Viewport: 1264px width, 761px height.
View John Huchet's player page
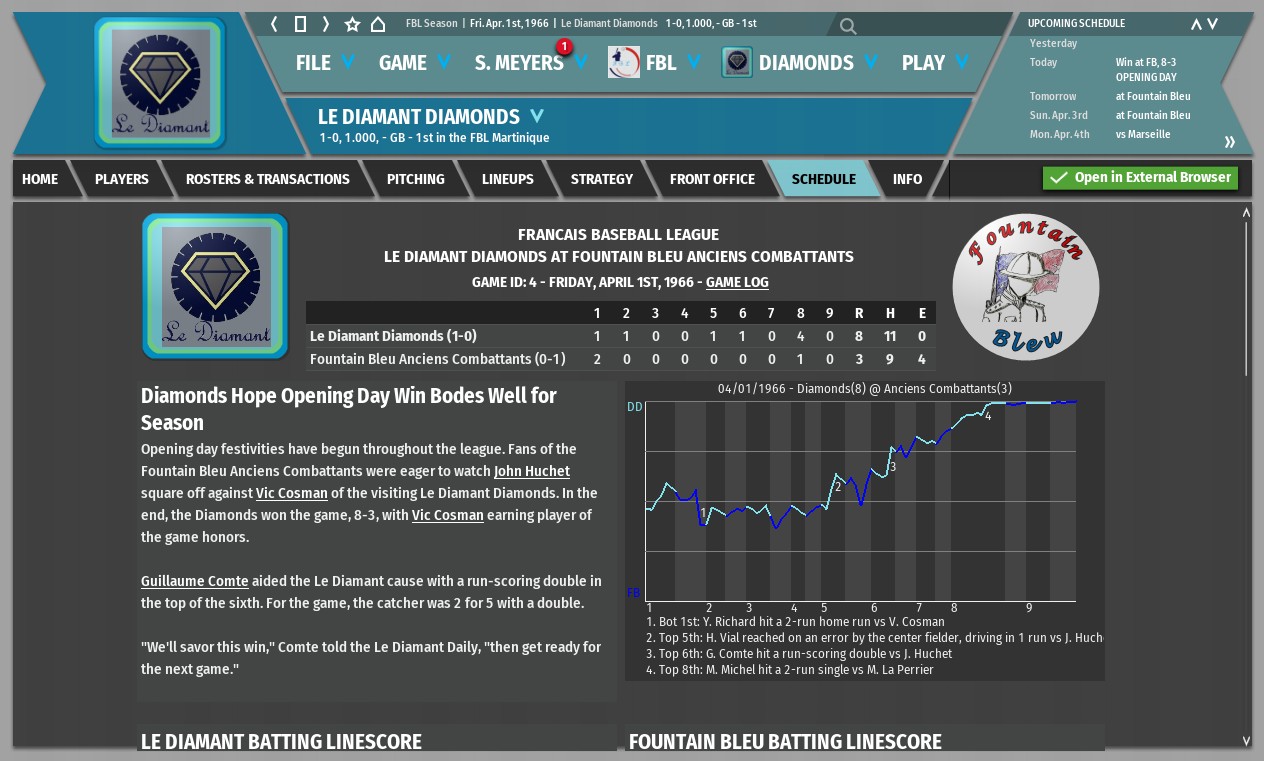(x=532, y=471)
